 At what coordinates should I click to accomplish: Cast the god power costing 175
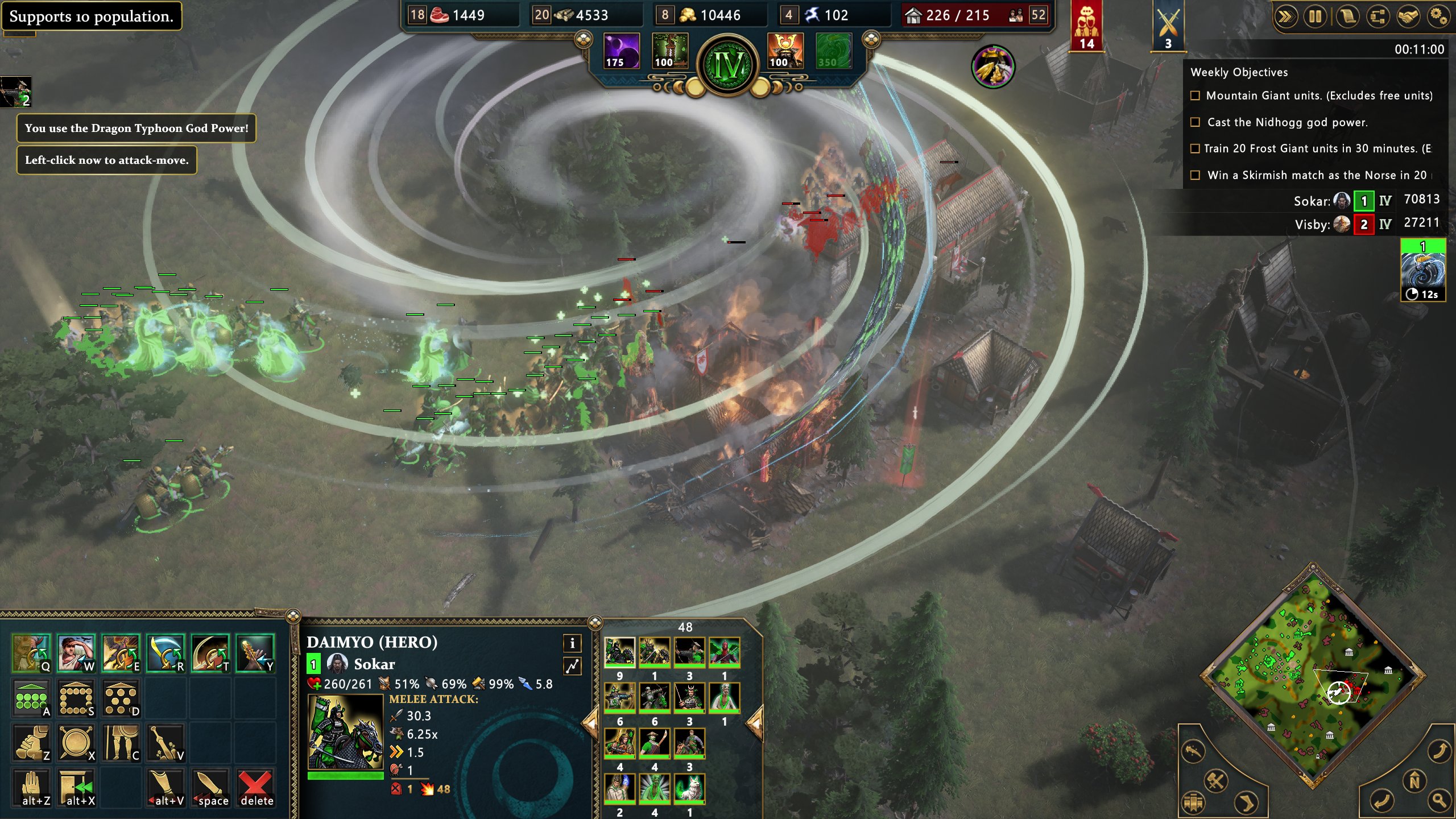tap(621, 51)
